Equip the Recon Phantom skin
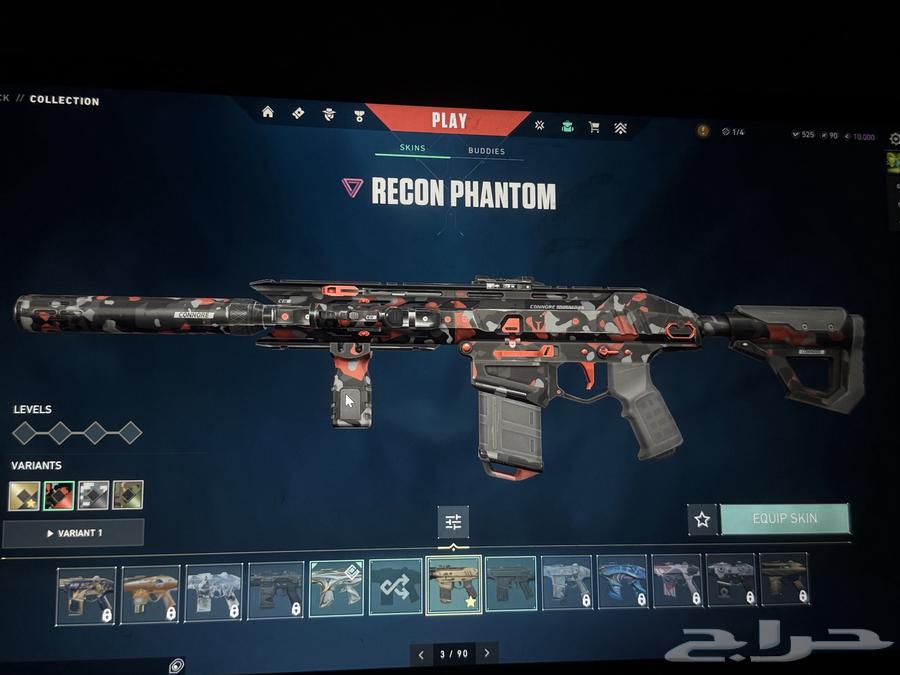 (784, 519)
